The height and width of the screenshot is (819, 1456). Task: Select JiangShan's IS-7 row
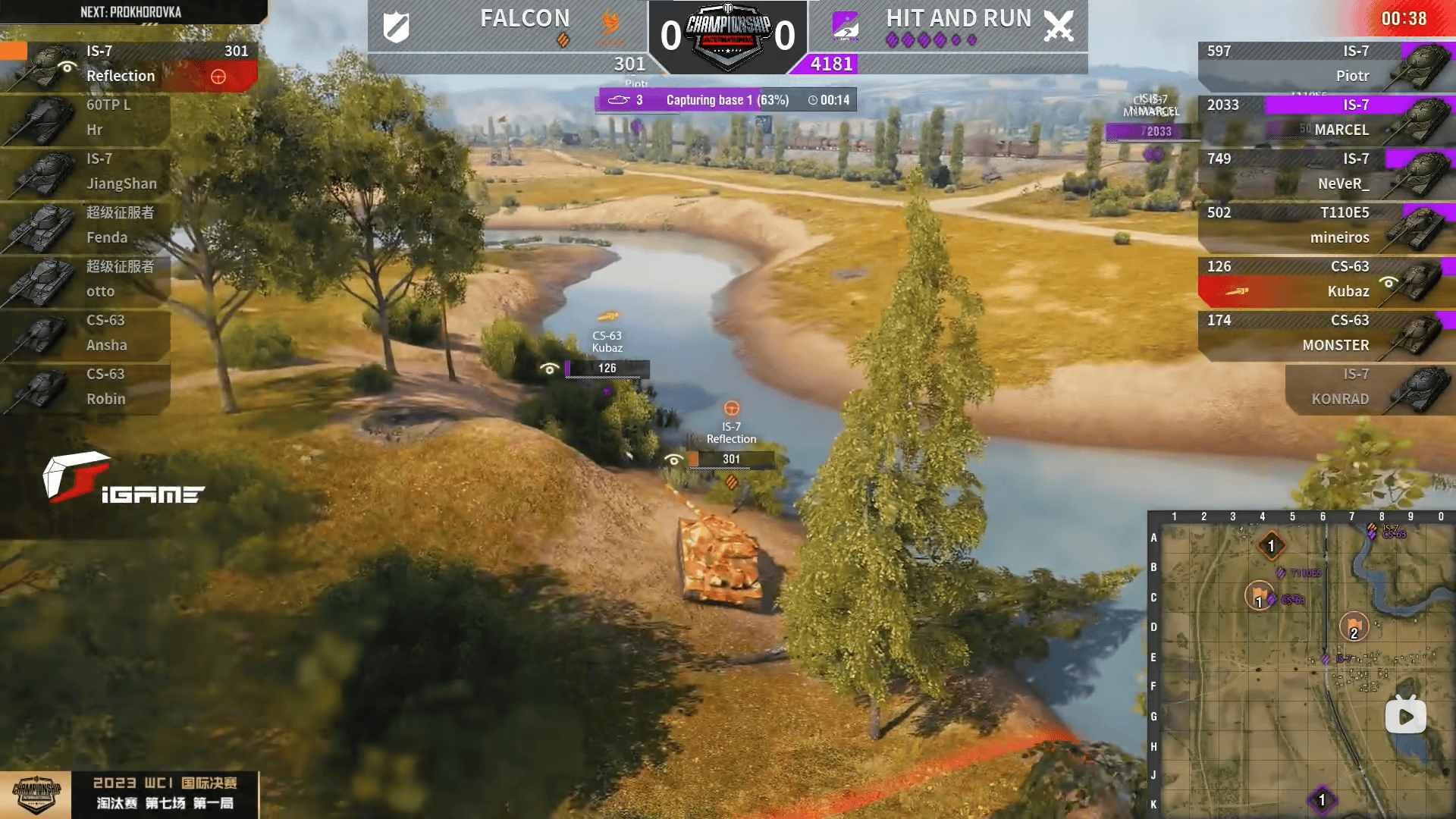(x=87, y=171)
